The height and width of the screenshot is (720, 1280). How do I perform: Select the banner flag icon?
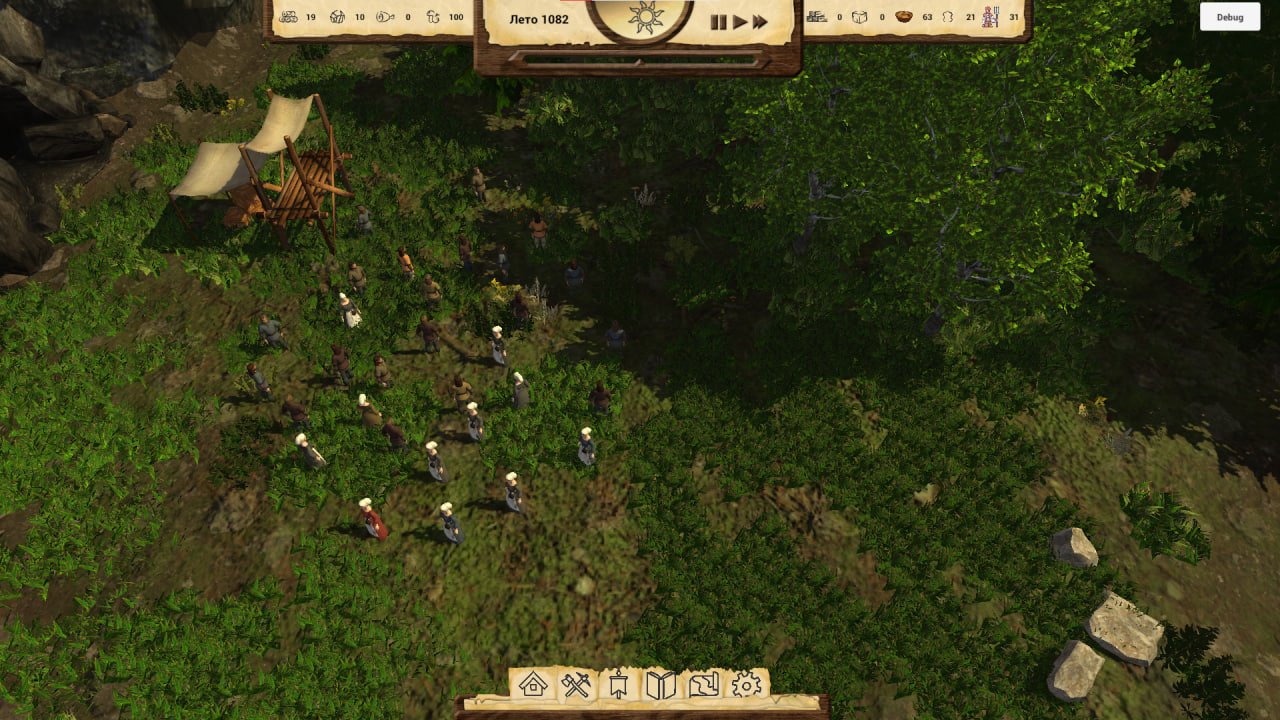619,685
